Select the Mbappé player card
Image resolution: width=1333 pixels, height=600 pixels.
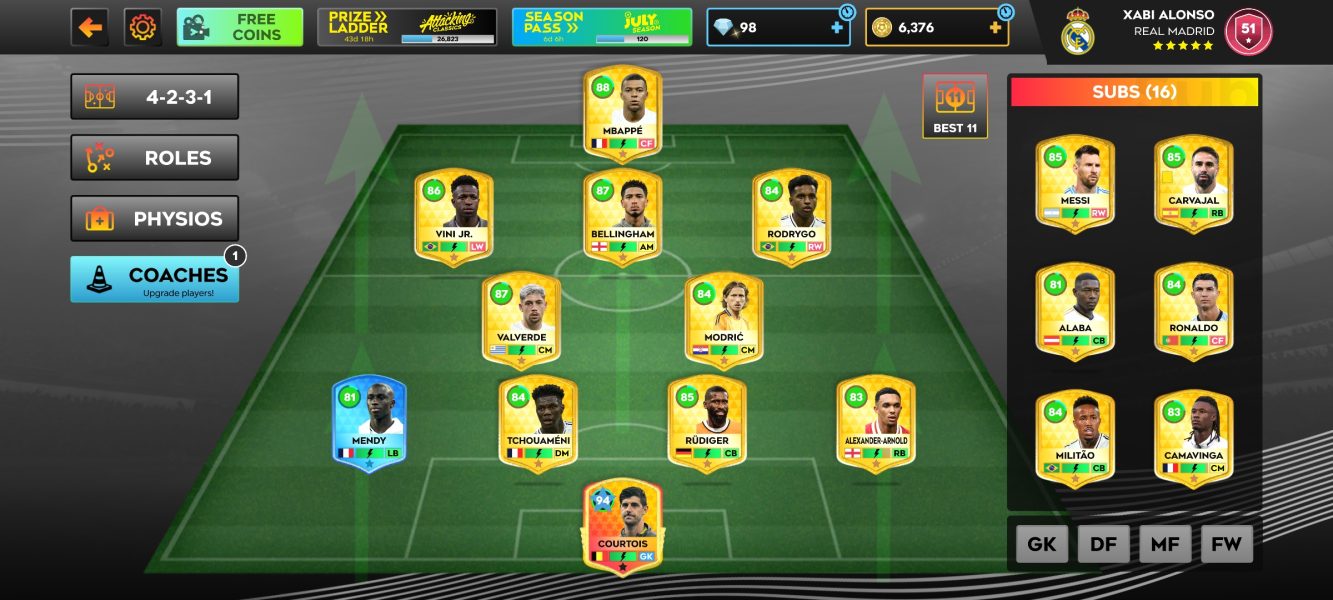click(622, 112)
